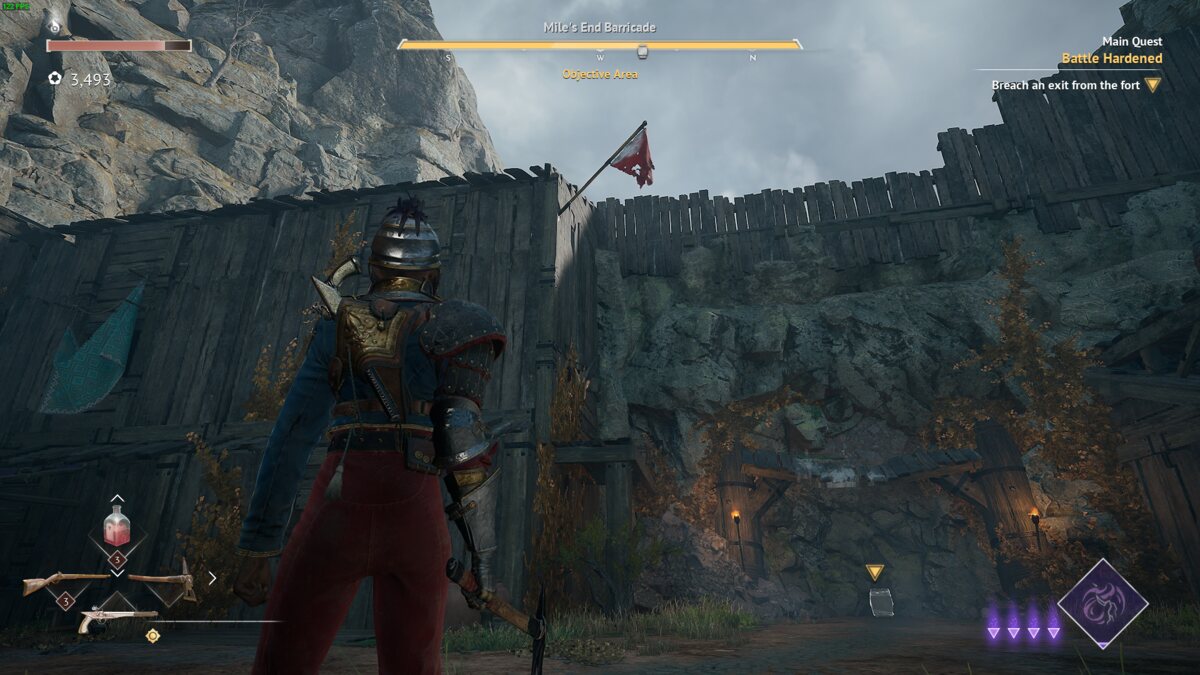Choose the musket rifle weapon slot
Viewport: 1200px width, 675px height.
pyautogui.click(x=66, y=581)
